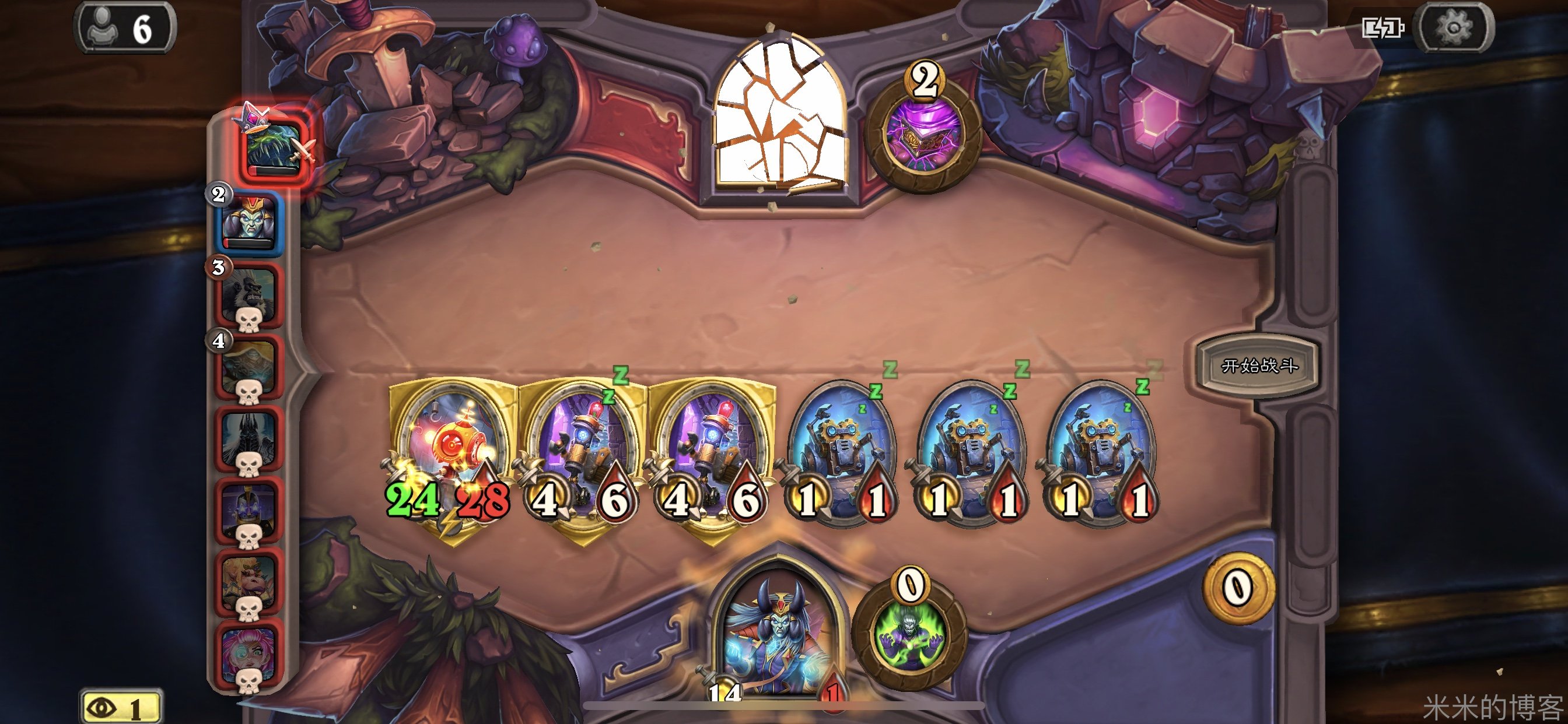This screenshot has height=724, width=1568.
Task: Inspect the defeated Lich King portrait
Action: pos(249,438)
